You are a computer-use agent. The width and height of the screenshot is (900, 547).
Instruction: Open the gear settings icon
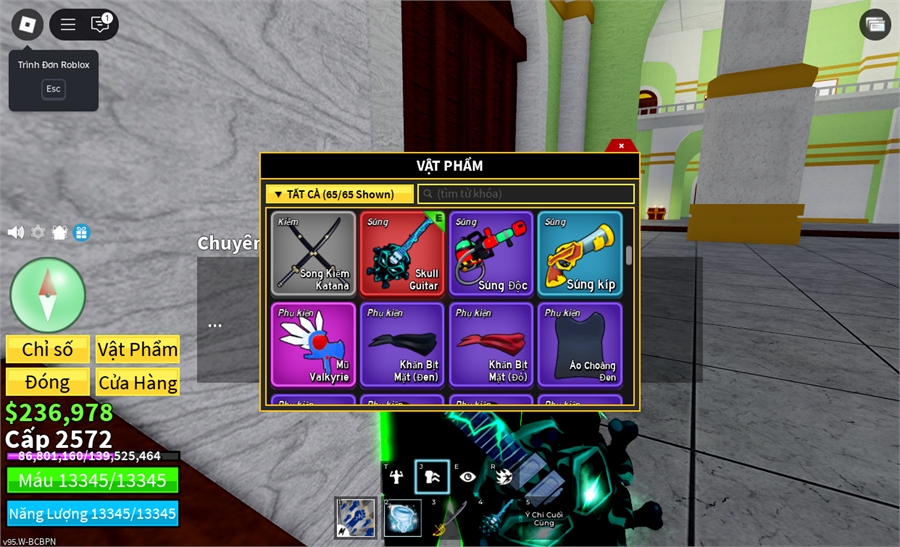(x=38, y=232)
